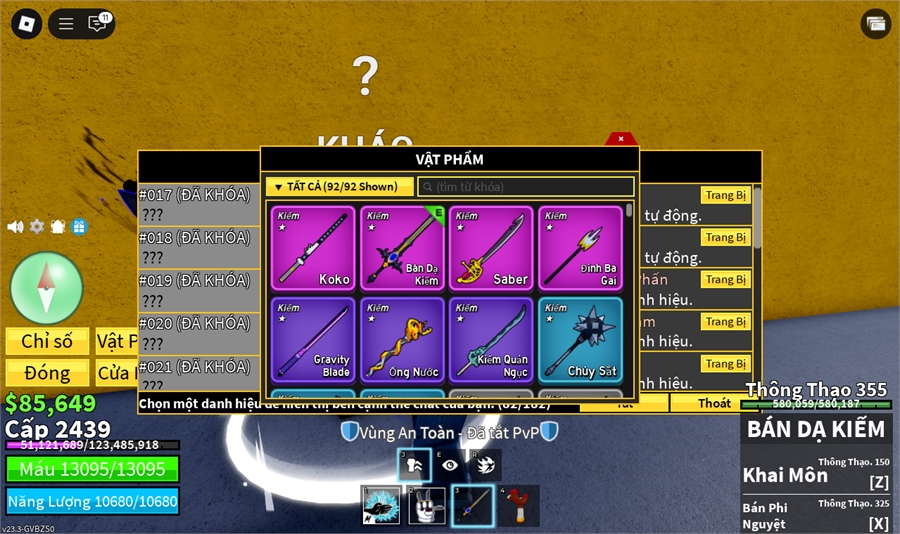The image size is (900, 534).
Task: Close the title window with red X
Action: (x=621, y=139)
